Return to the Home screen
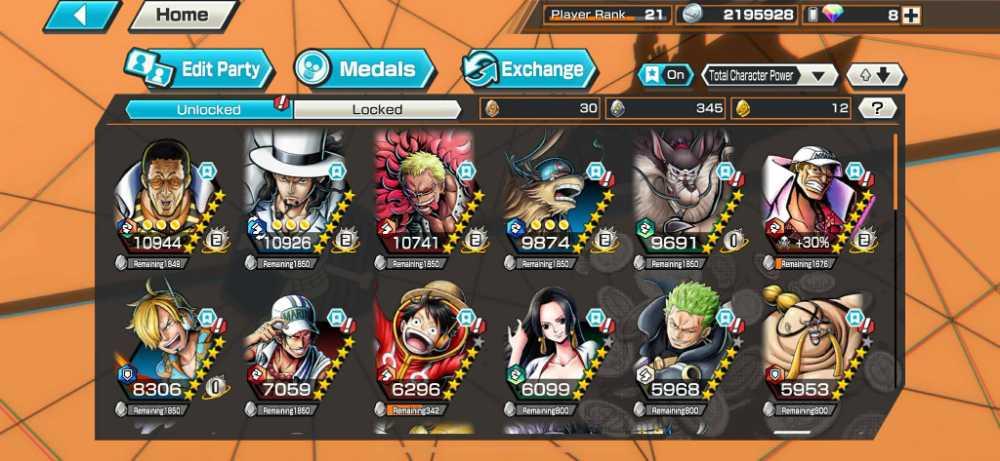The height and width of the screenshot is (461, 1000). [x=182, y=16]
